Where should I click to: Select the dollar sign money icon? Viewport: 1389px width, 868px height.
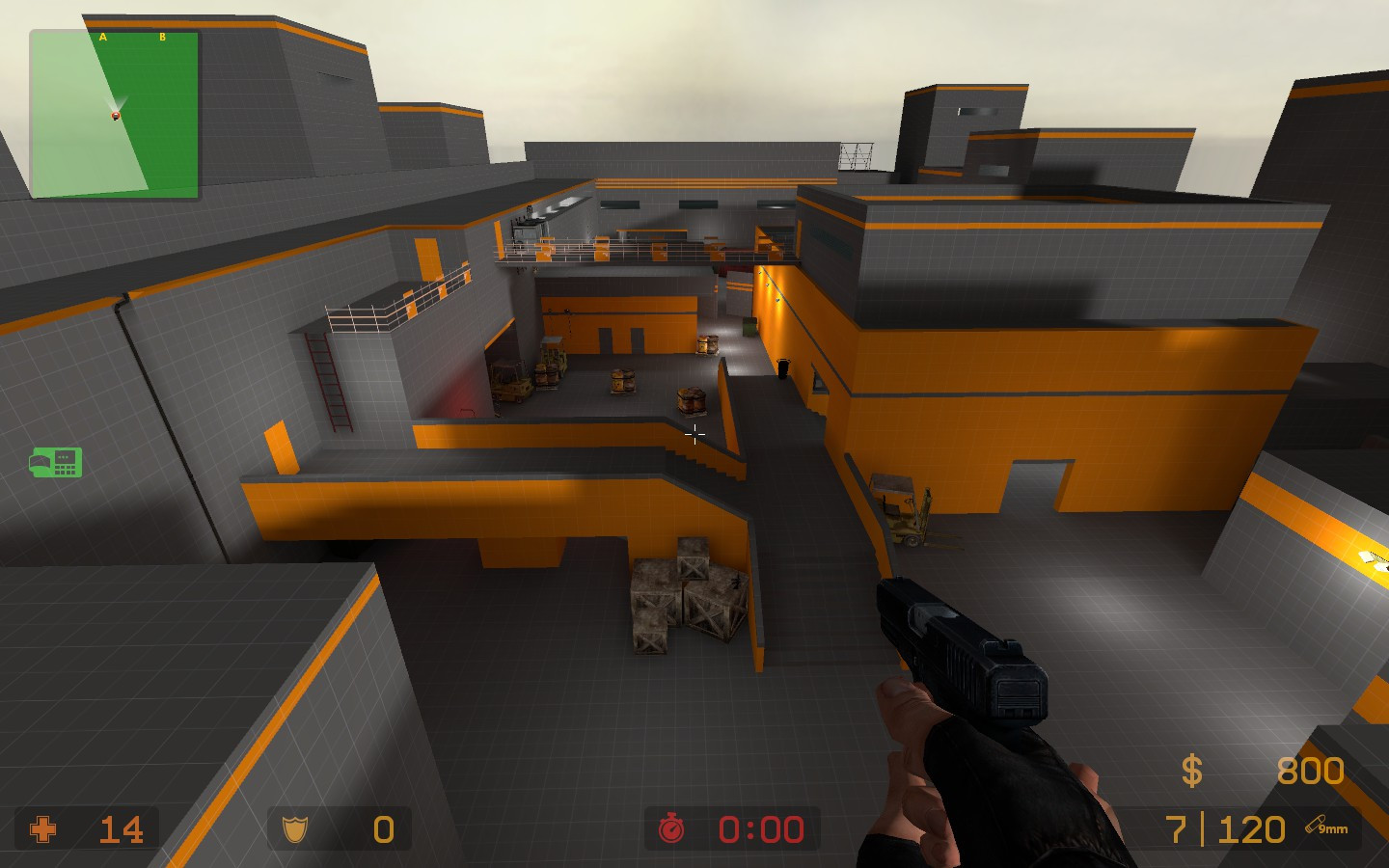point(1191,771)
